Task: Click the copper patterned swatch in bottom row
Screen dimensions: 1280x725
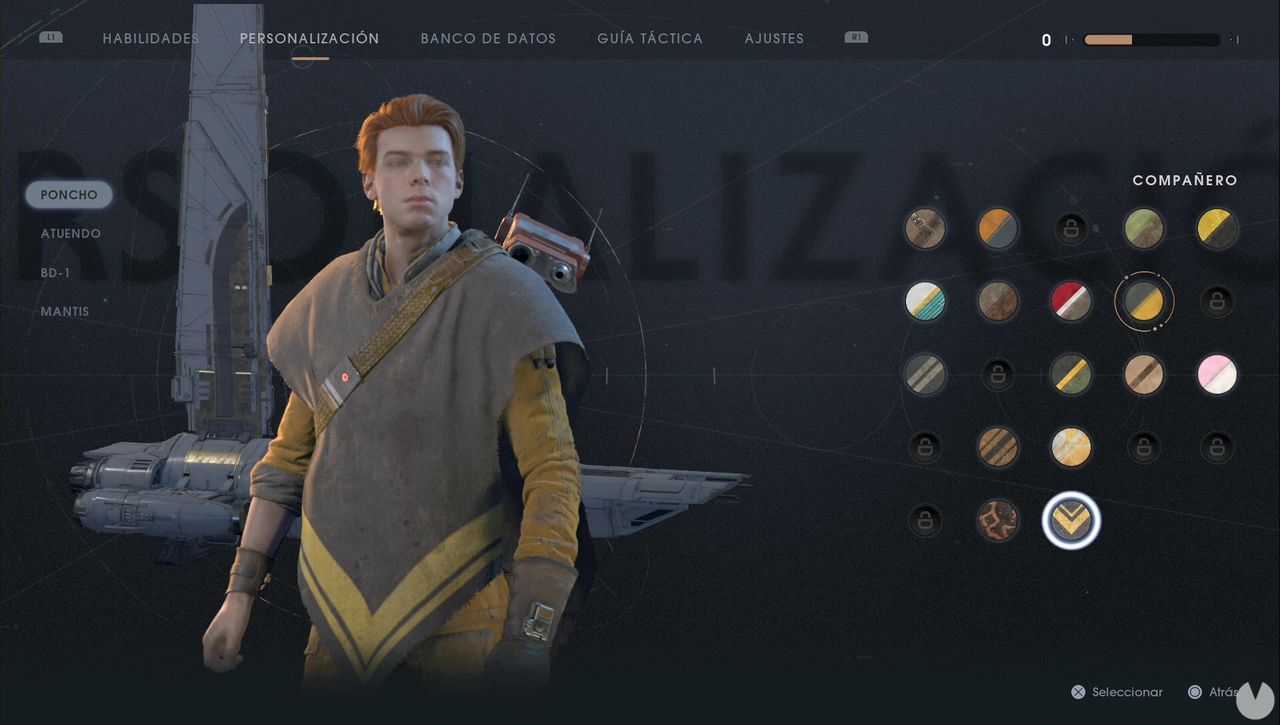Action: pos(998,520)
